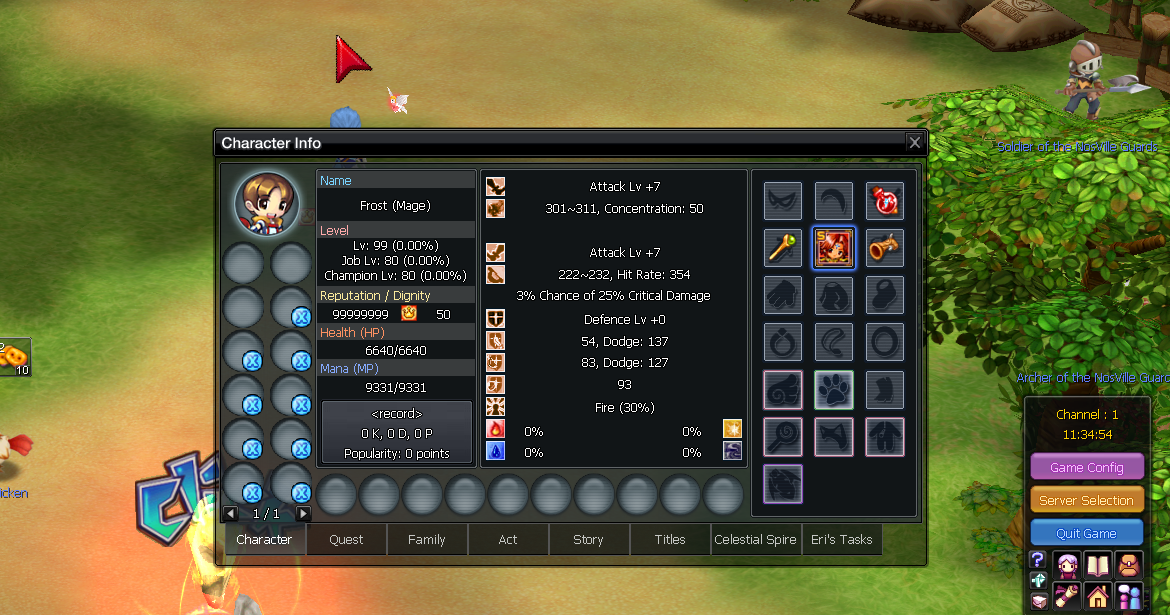Click the Quit Game button
This screenshot has height=615, width=1170.
(1086, 534)
